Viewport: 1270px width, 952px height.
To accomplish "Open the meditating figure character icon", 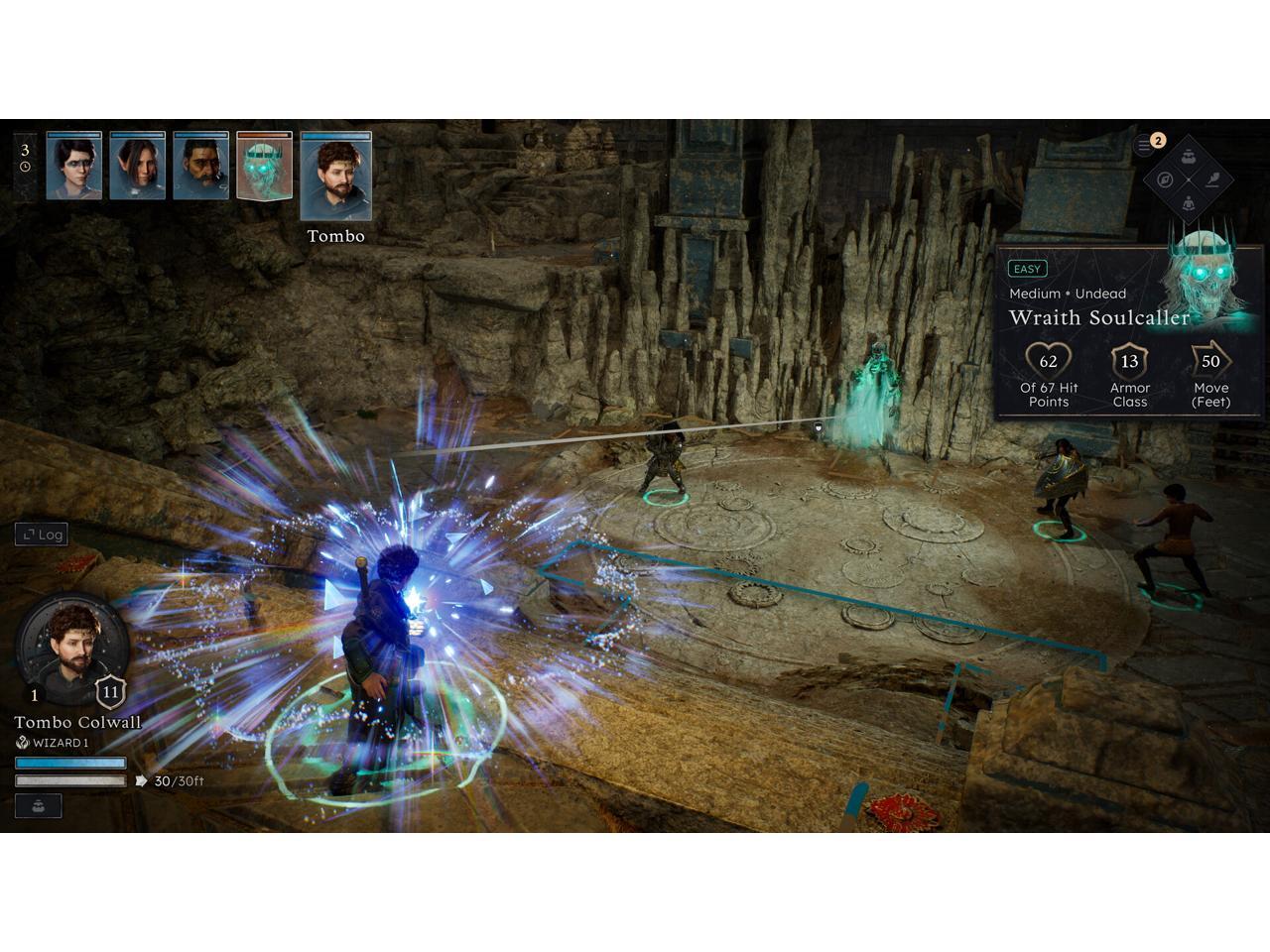I will (1189, 203).
